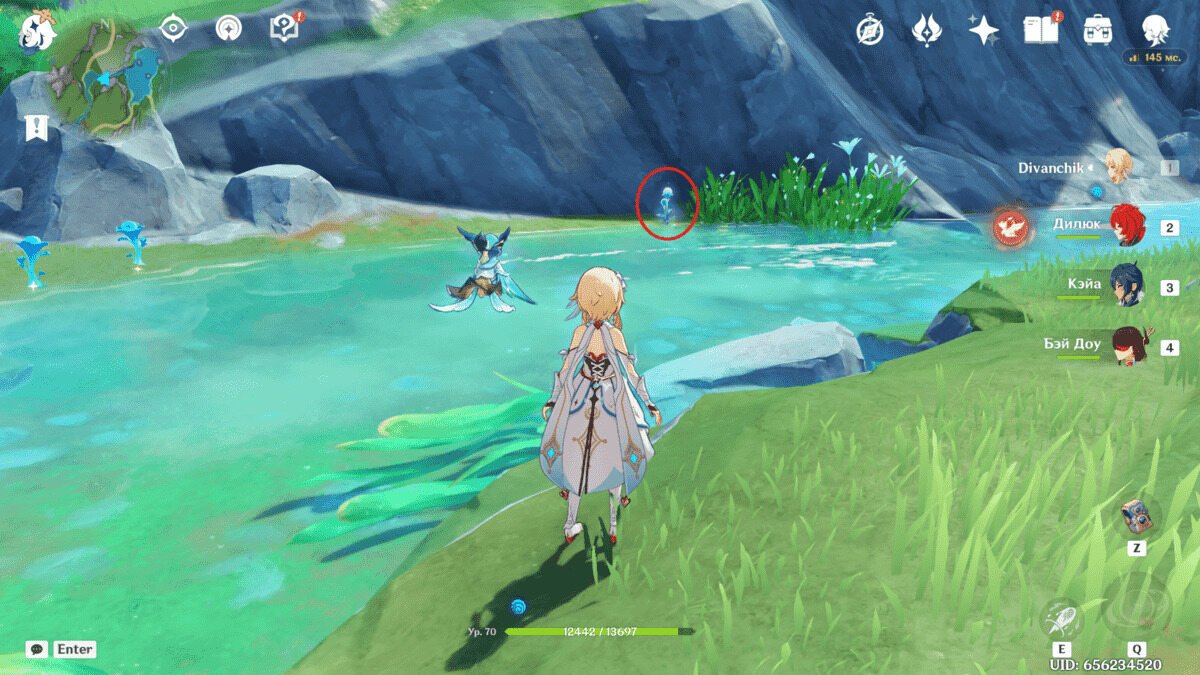
Task: Open the character profile icon
Action: pyautogui.click(x=1155, y=30)
